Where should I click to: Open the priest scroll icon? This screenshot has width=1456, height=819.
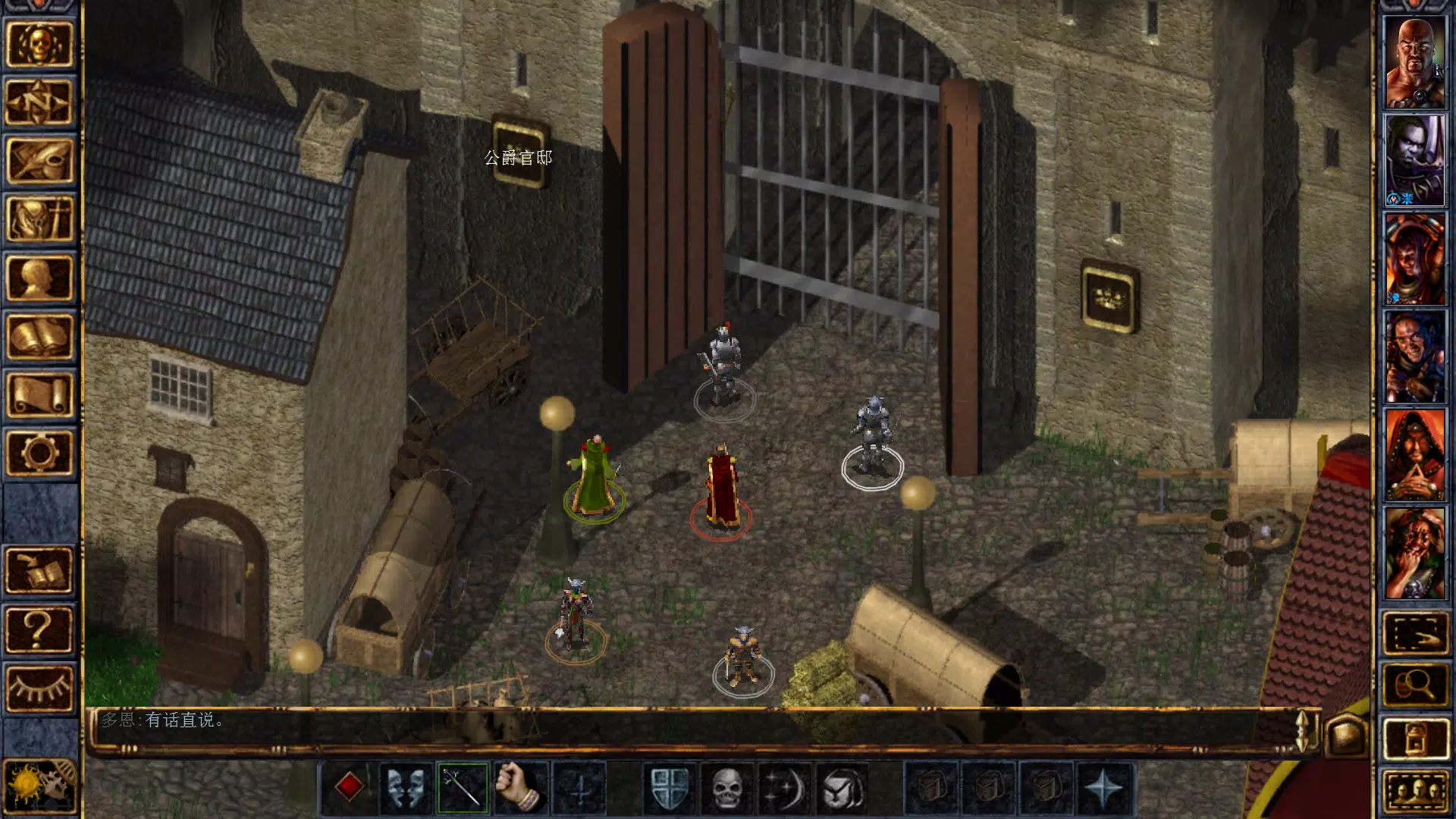click(x=39, y=394)
